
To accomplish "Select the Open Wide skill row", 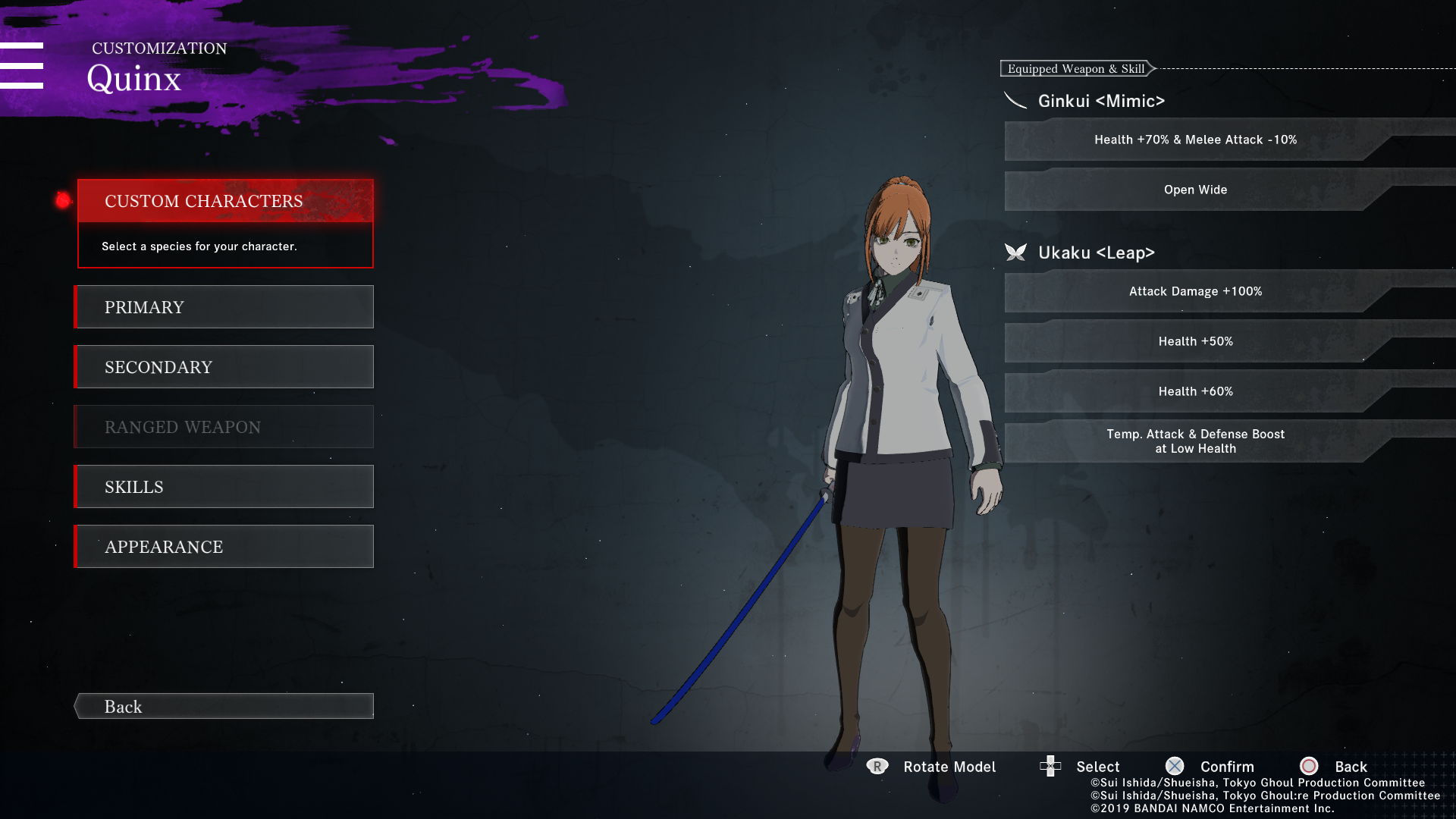I will 1195,190.
